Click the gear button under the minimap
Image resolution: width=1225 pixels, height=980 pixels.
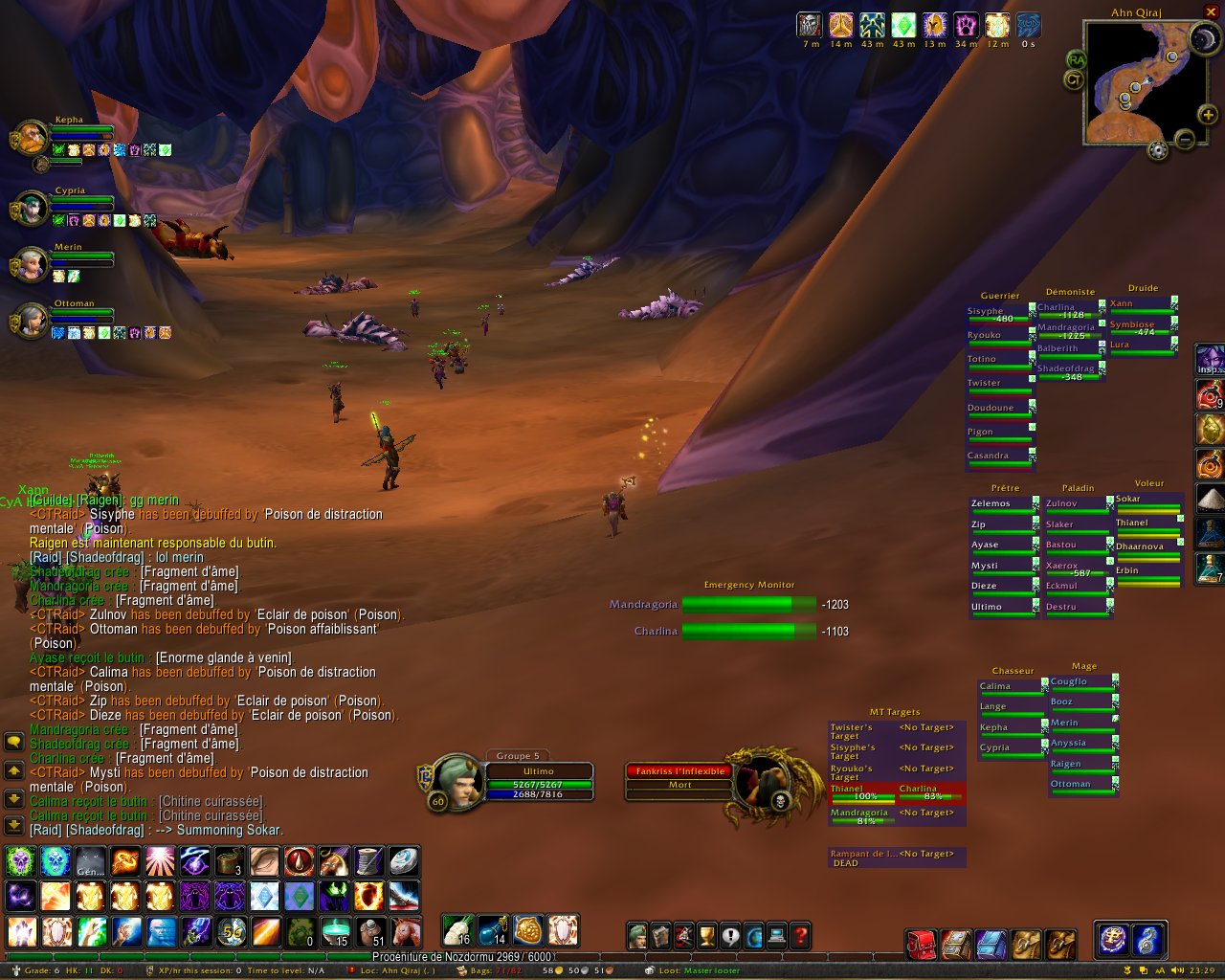click(x=1158, y=149)
